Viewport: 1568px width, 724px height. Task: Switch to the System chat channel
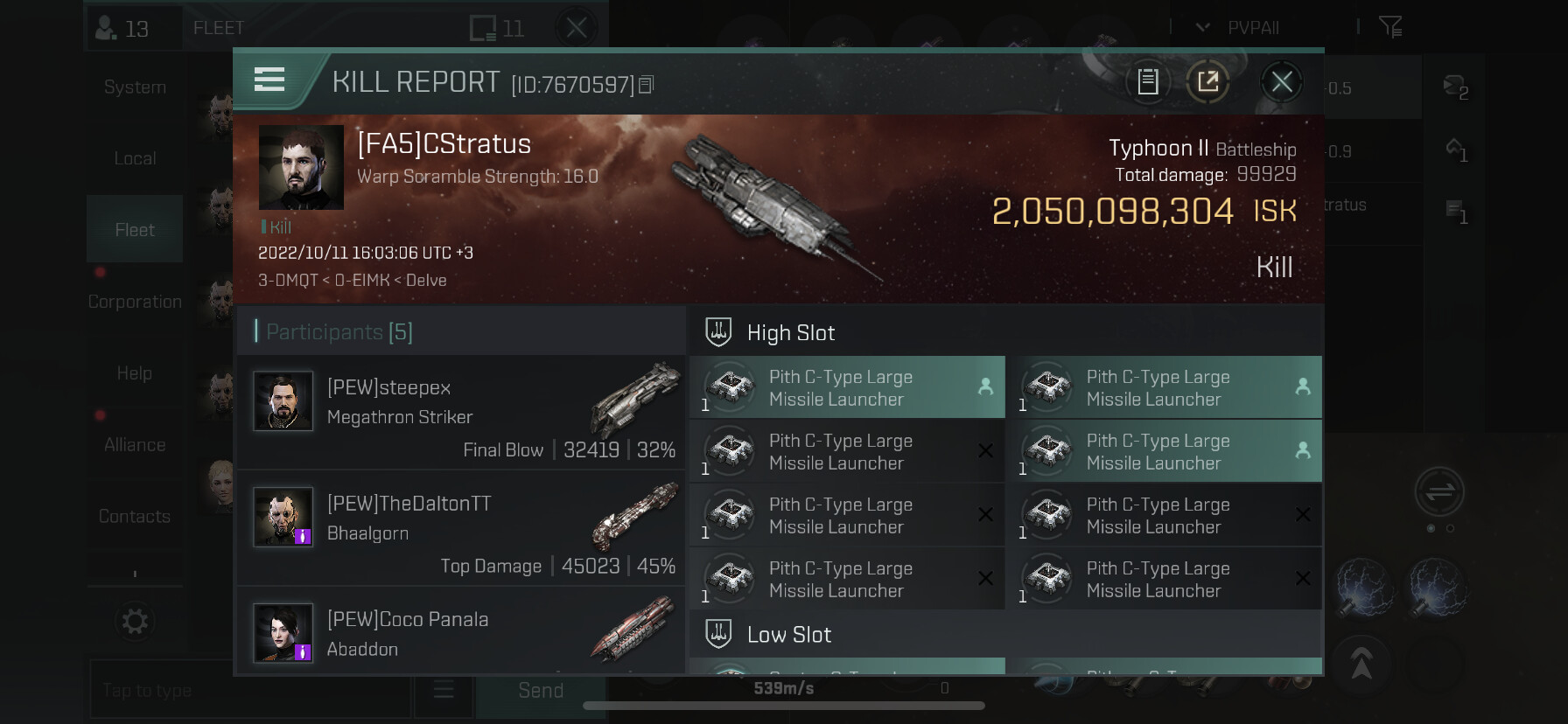[x=135, y=87]
